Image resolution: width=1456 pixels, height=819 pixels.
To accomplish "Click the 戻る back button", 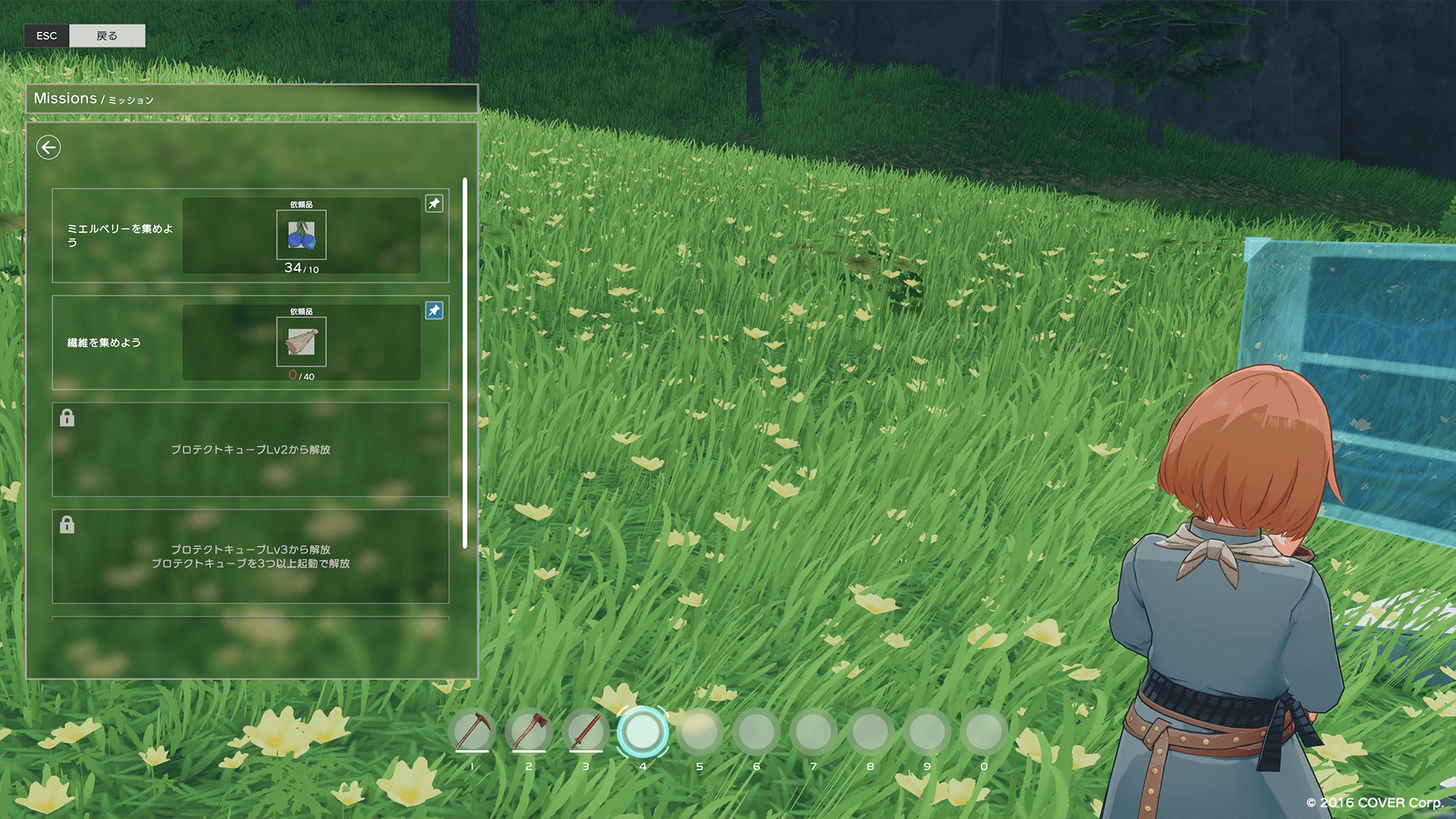I will coord(107,36).
